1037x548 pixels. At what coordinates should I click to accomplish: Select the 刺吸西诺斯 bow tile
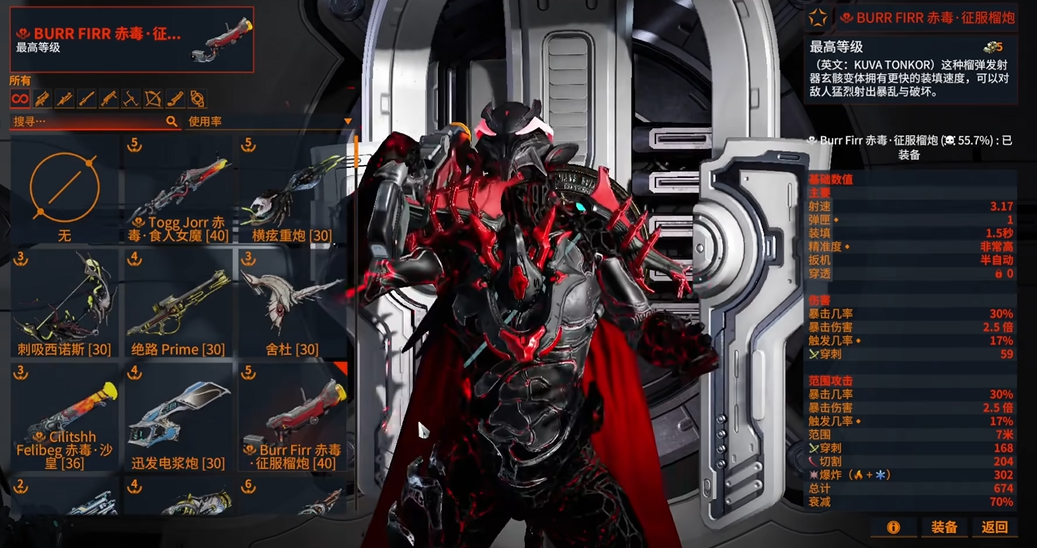pos(64,305)
